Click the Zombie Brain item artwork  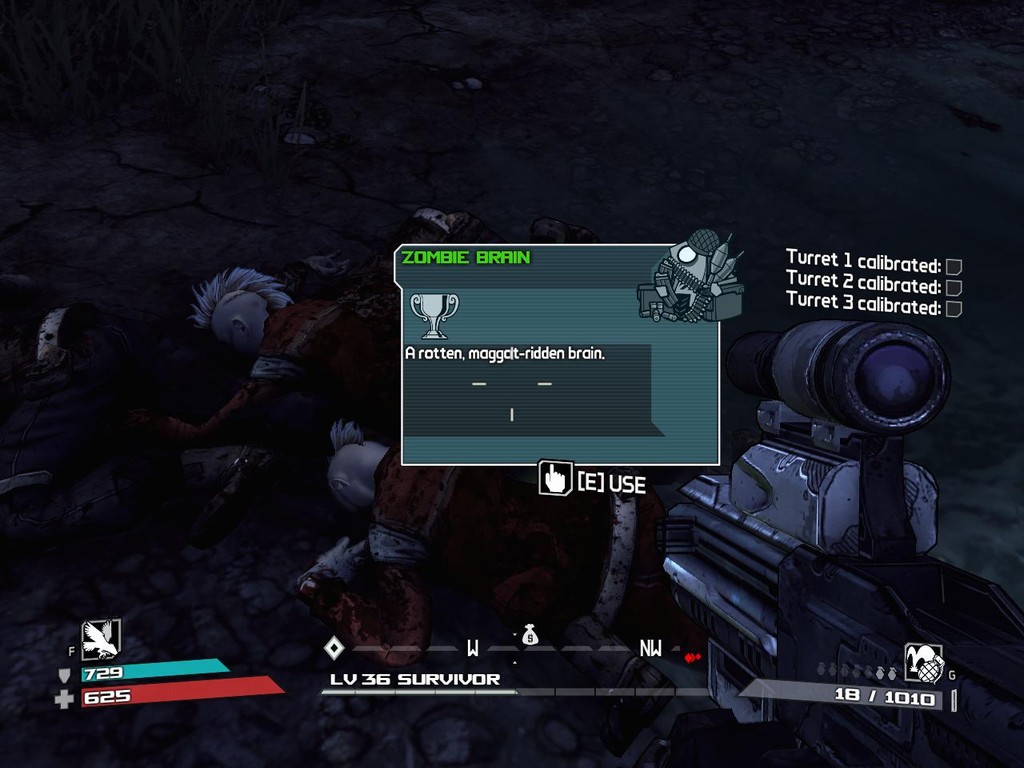point(690,278)
